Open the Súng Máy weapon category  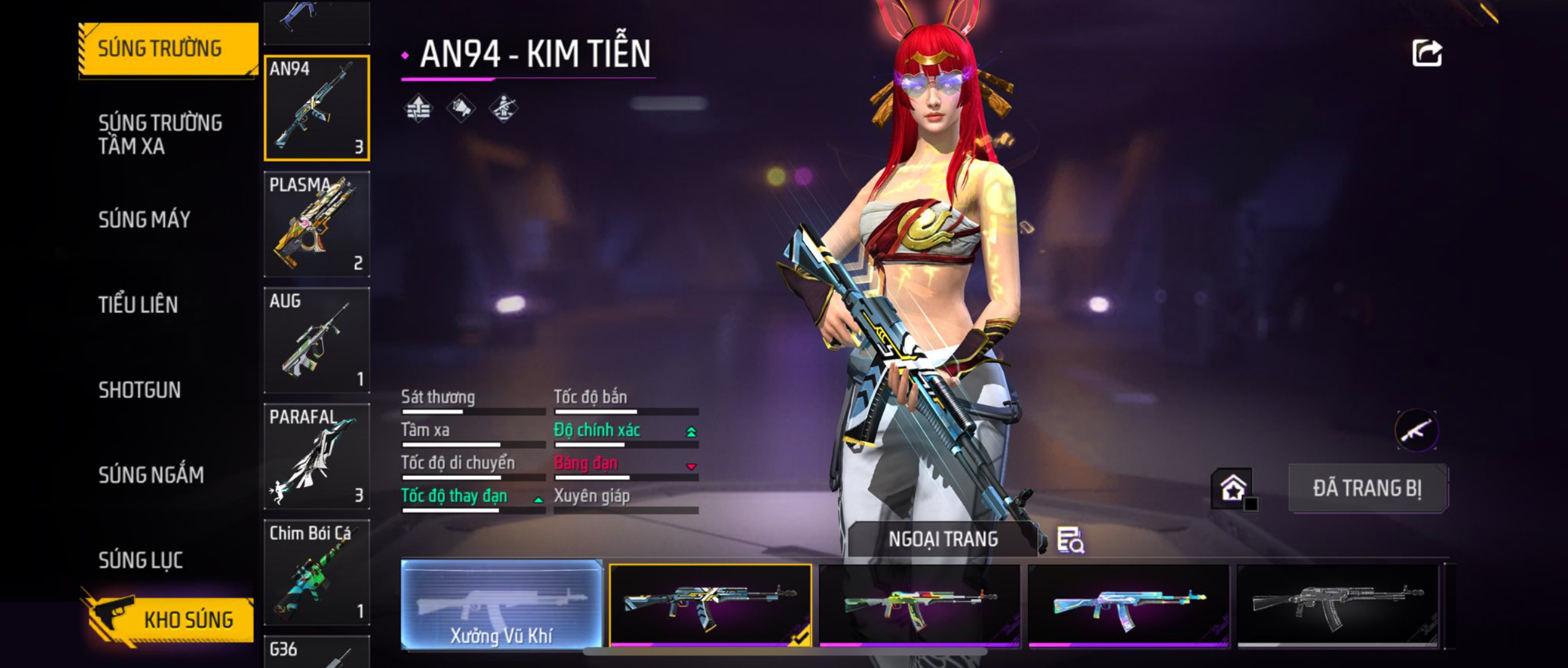coord(144,219)
